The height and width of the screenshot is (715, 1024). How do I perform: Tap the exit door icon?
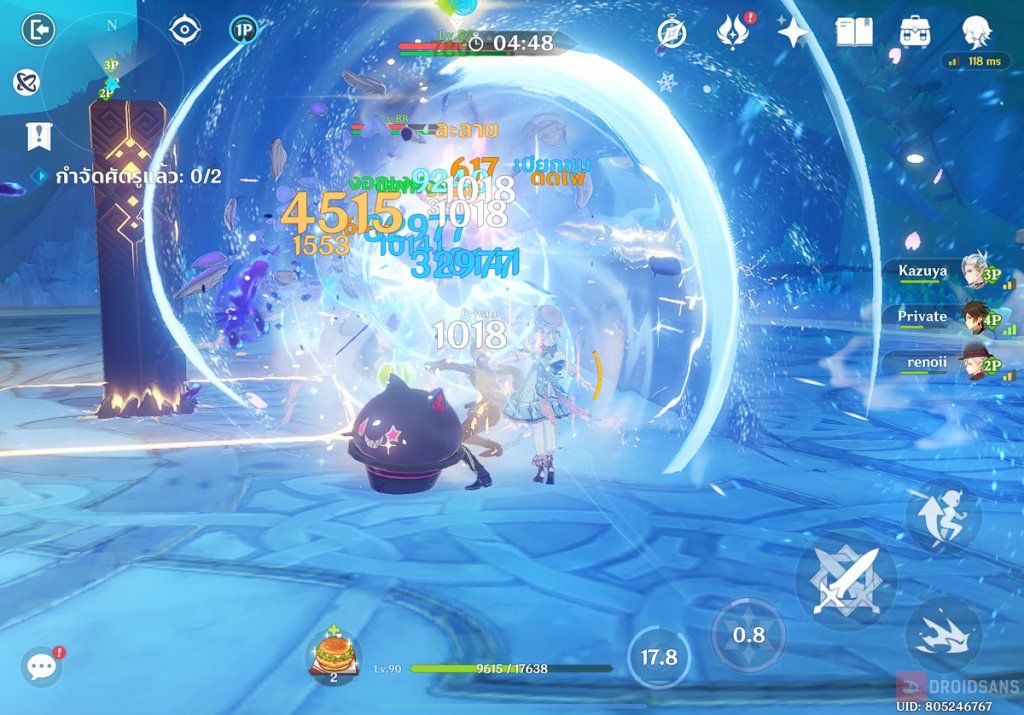38,30
